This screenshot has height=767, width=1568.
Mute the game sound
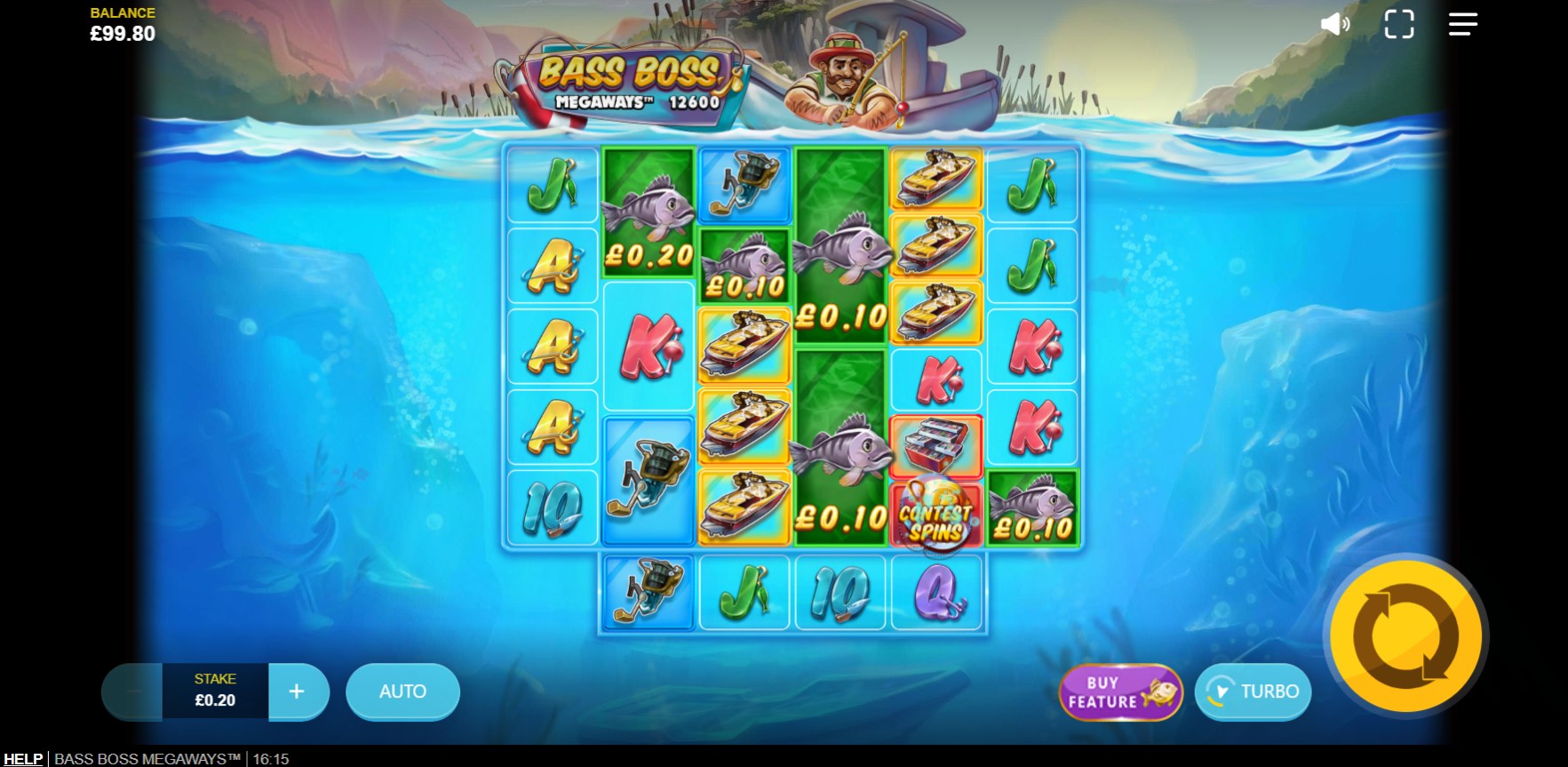[1334, 24]
